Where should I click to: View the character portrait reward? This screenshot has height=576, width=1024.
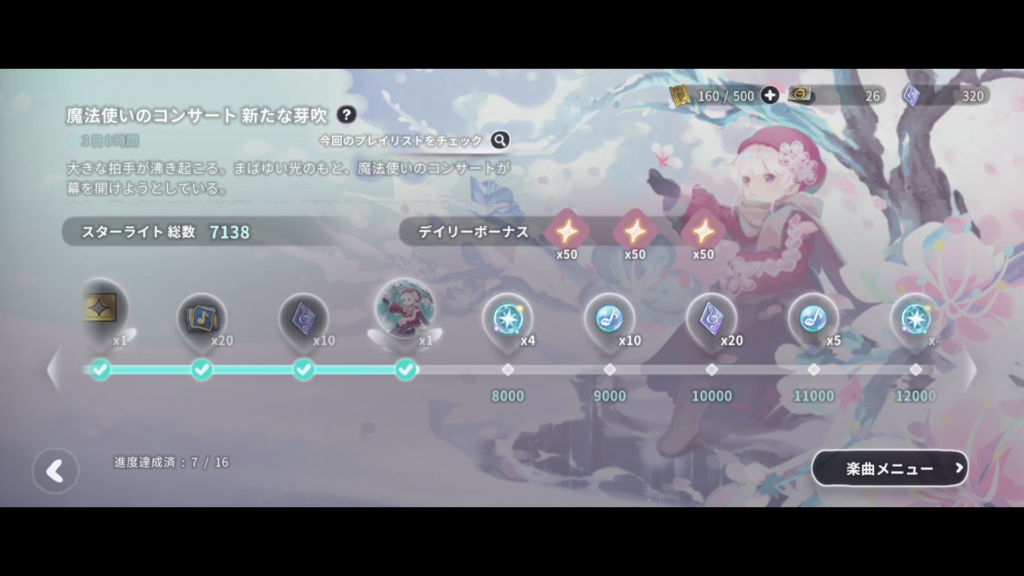pos(405,309)
